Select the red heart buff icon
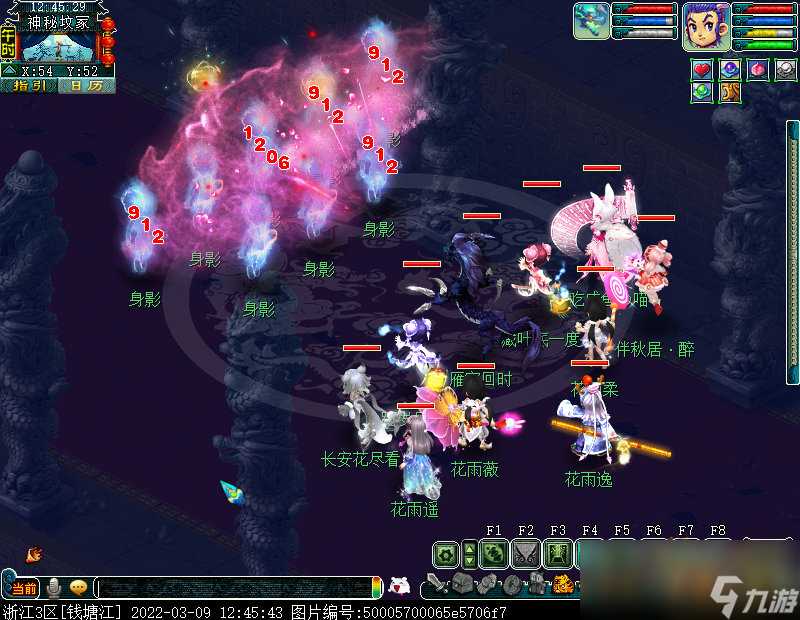800x620 pixels. tap(702, 70)
